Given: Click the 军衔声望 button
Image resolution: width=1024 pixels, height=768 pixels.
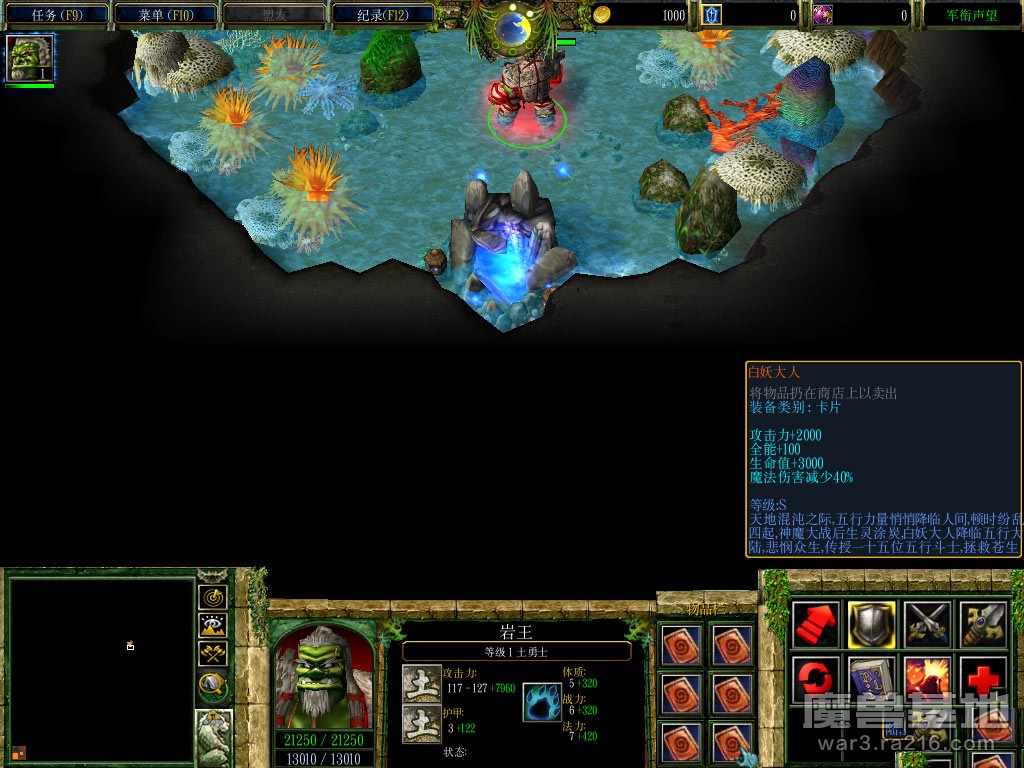Looking at the screenshot, I should [972, 15].
